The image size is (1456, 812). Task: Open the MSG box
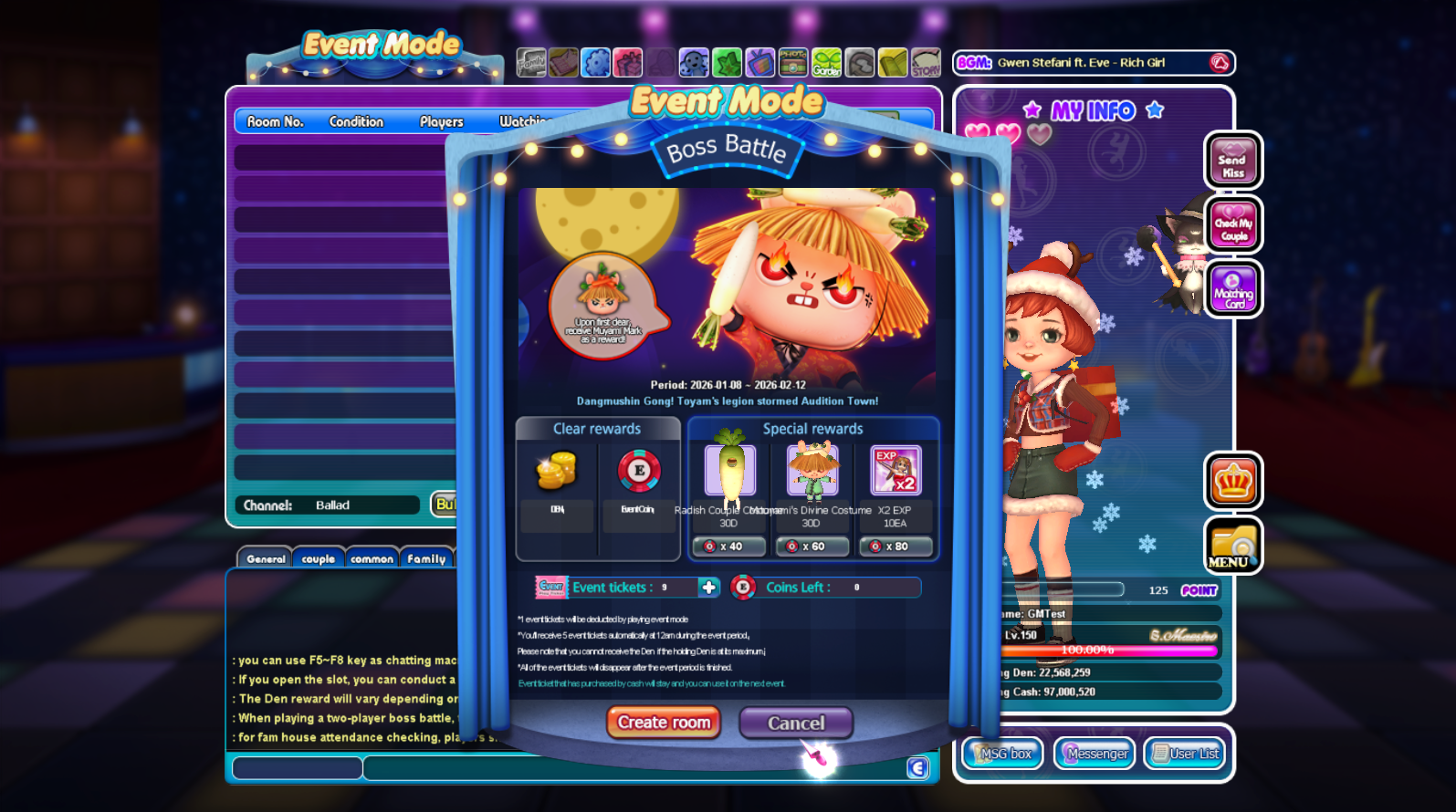point(1003,754)
